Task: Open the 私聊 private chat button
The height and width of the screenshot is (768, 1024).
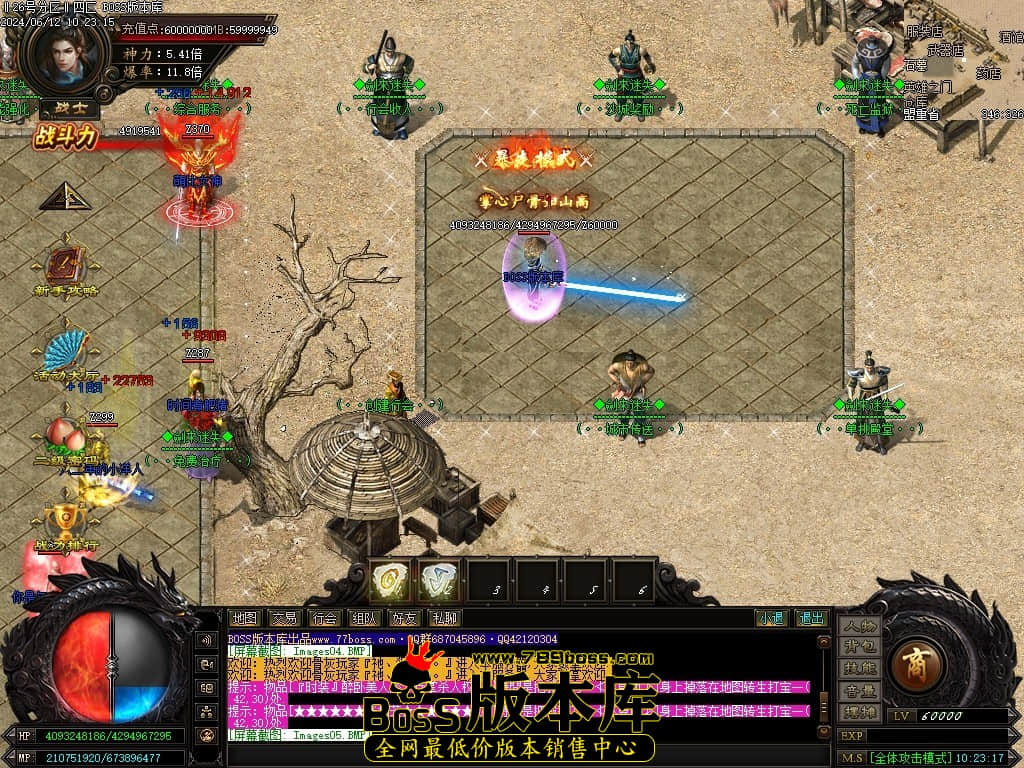Action: coord(442,618)
